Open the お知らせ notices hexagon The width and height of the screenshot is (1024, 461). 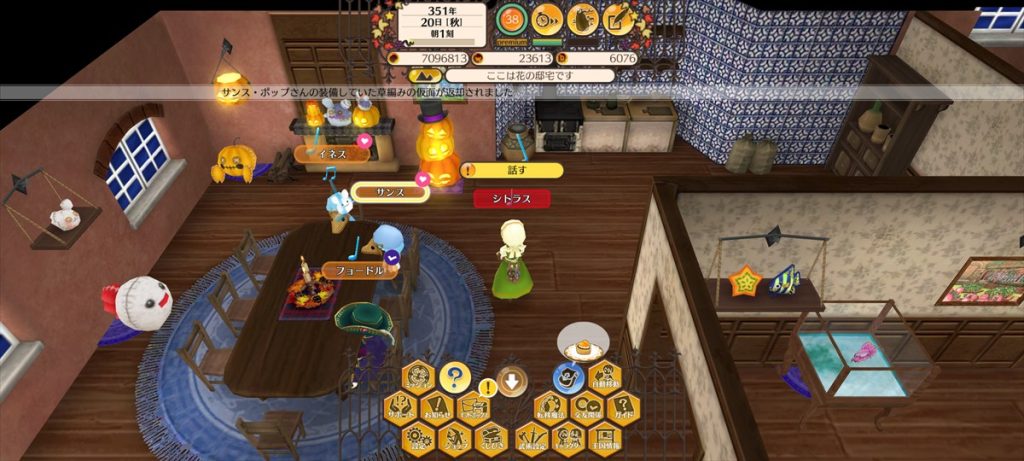point(436,407)
